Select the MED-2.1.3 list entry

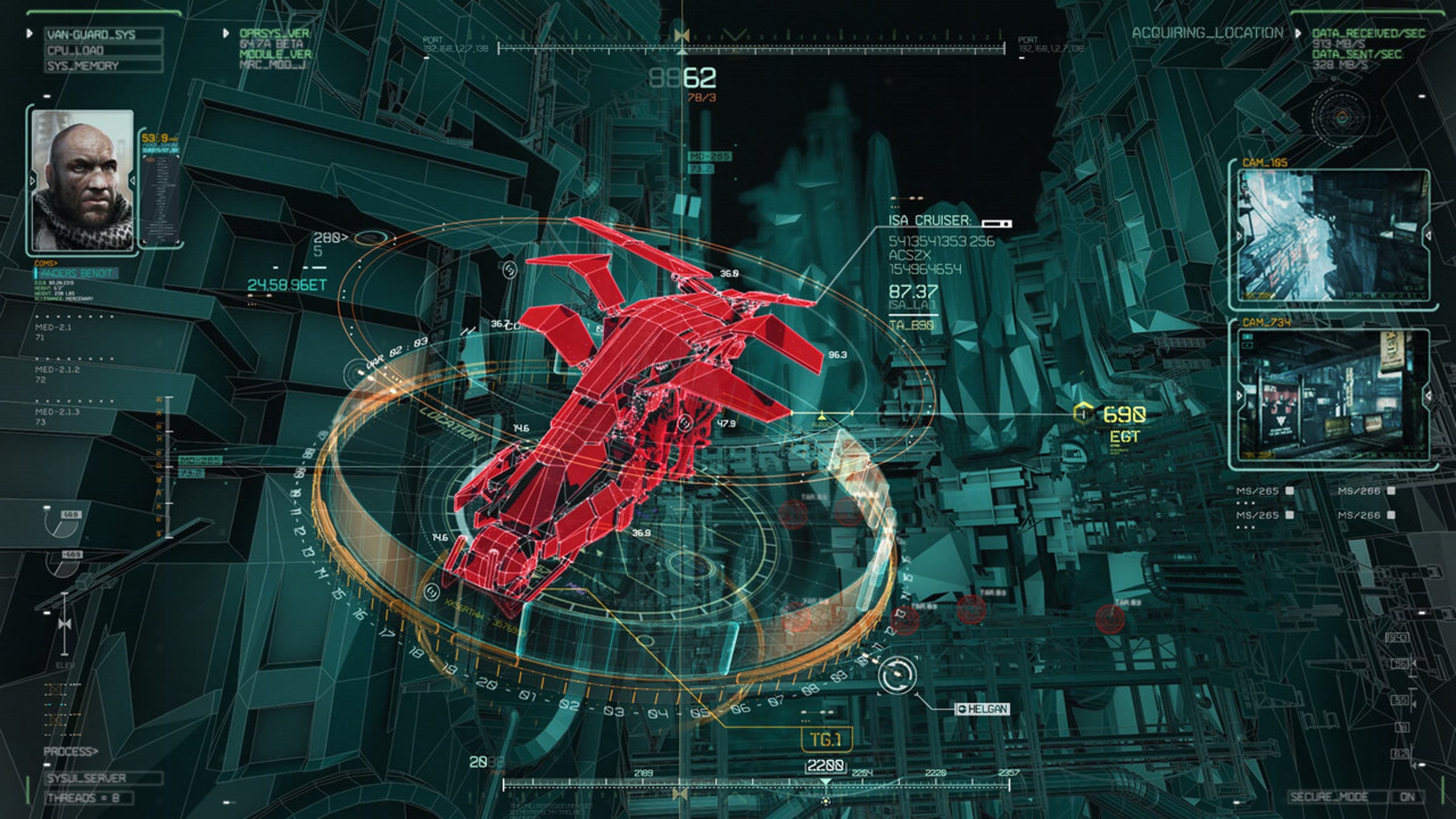[57, 412]
